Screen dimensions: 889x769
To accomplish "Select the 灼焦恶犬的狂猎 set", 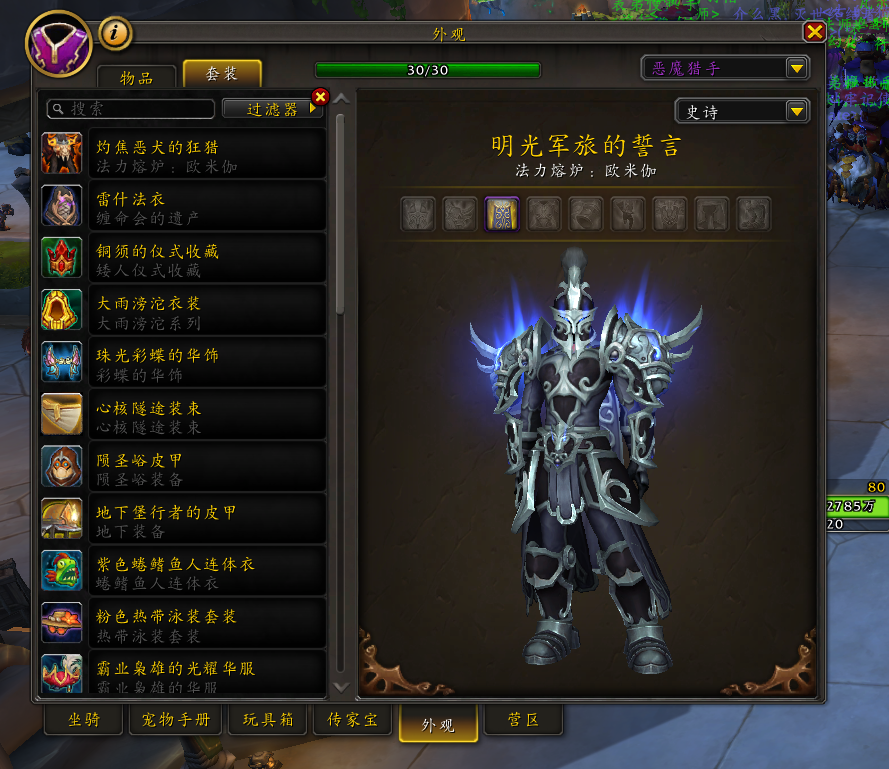I will point(184,154).
